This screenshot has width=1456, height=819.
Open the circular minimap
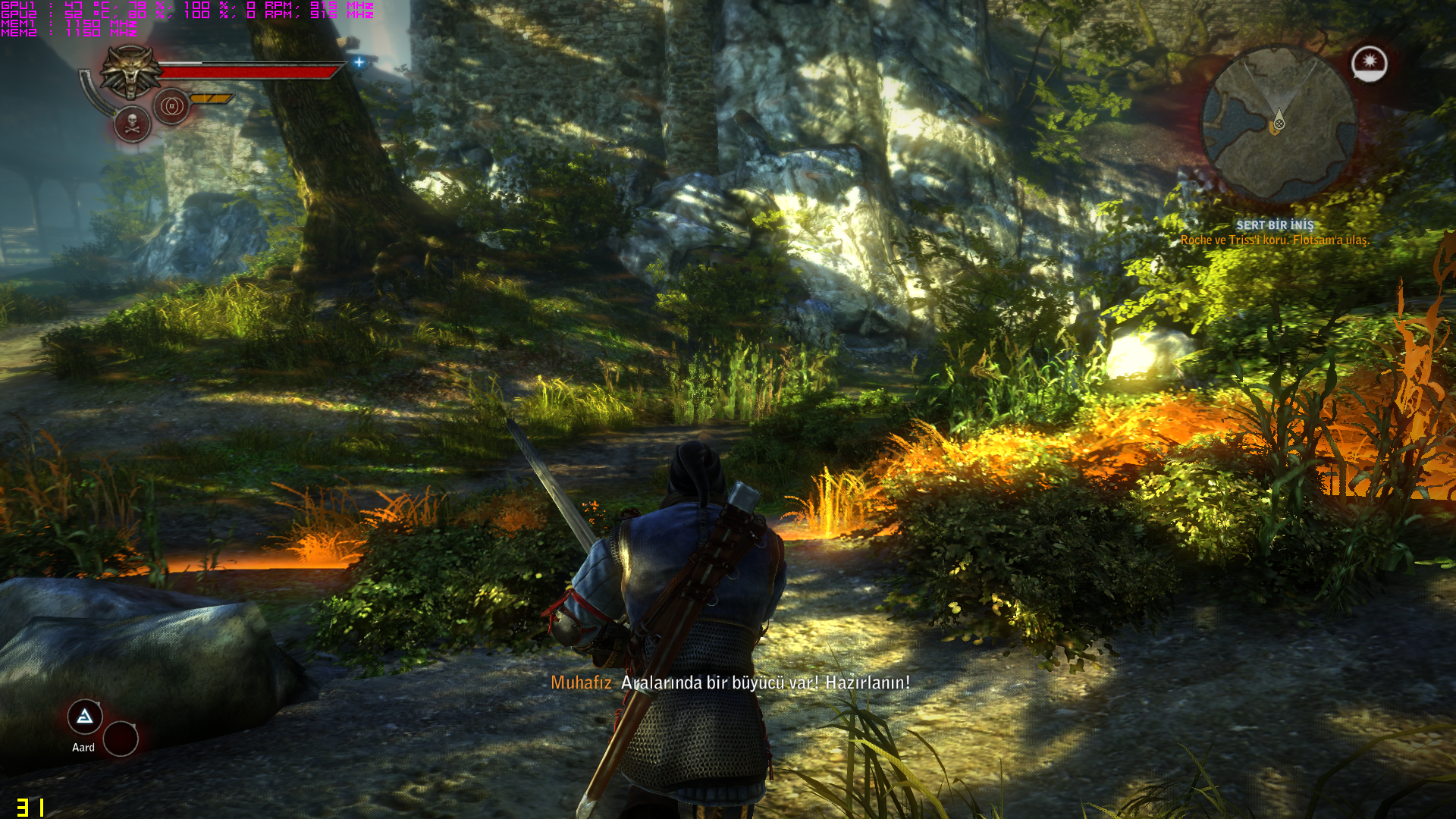(1279, 124)
